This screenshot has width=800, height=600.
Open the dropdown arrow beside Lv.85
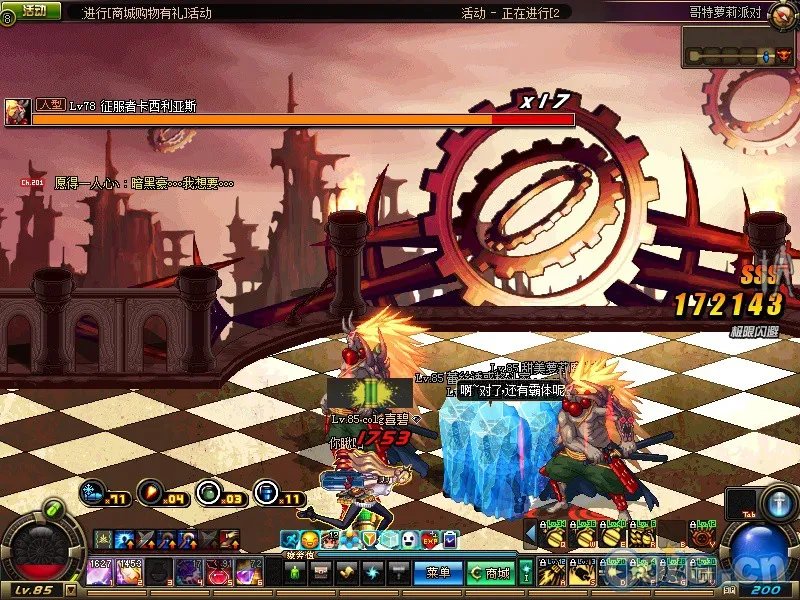pyautogui.click(x=71, y=590)
